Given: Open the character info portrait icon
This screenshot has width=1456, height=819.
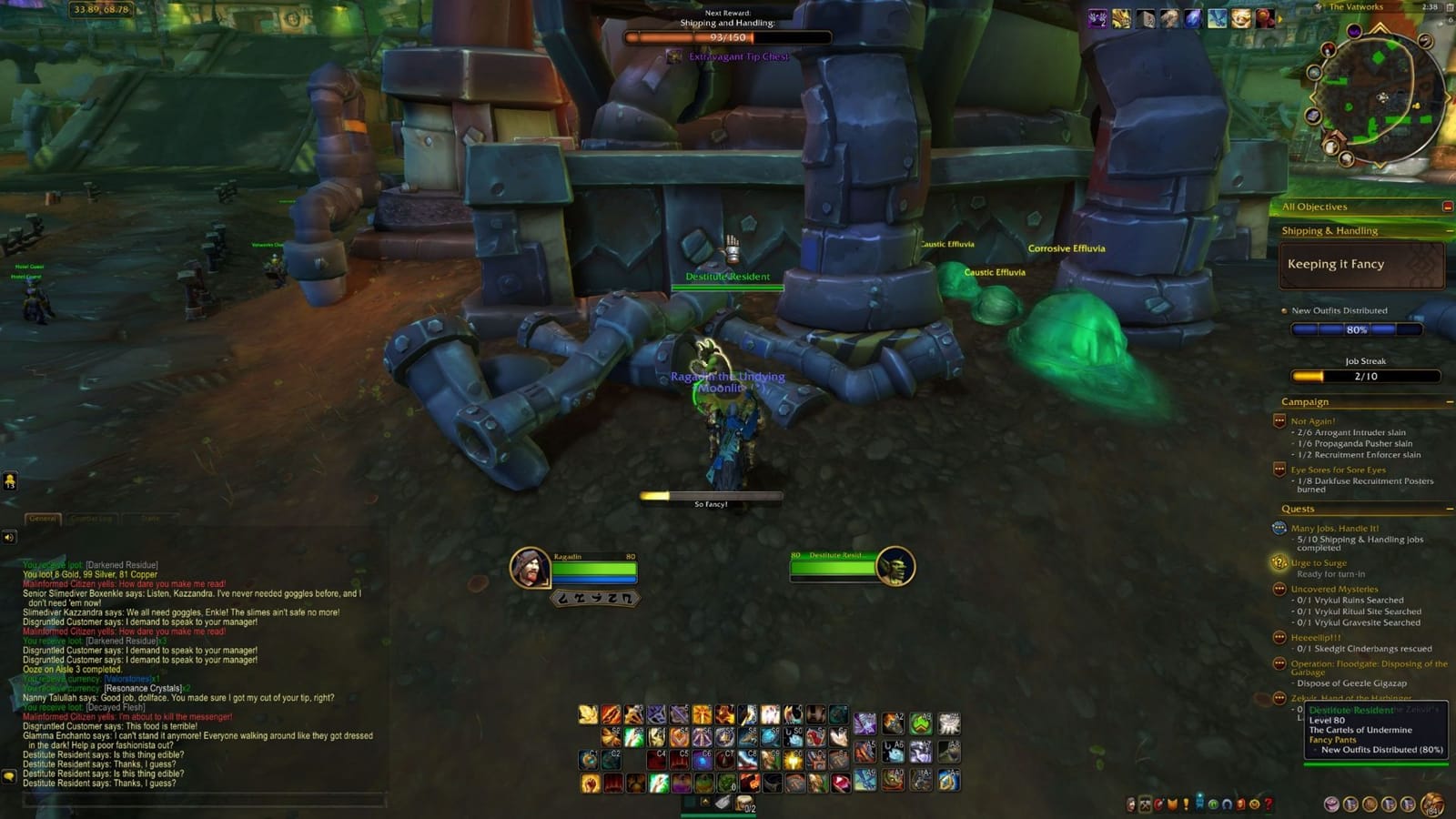Looking at the screenshot, I should 1130,805.
